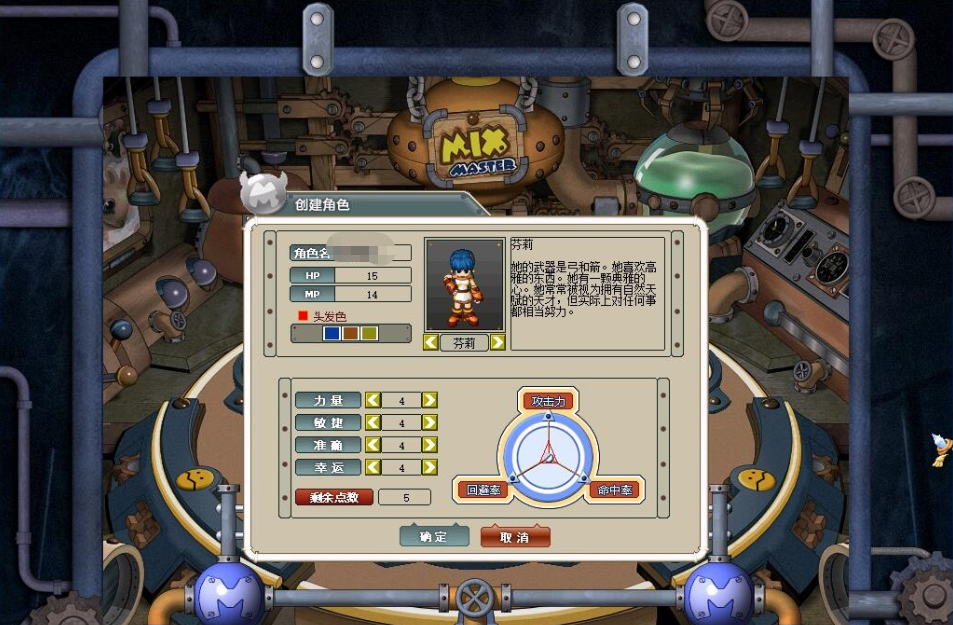Click the character name input field

pyautogui.click(x=371, y=252)
